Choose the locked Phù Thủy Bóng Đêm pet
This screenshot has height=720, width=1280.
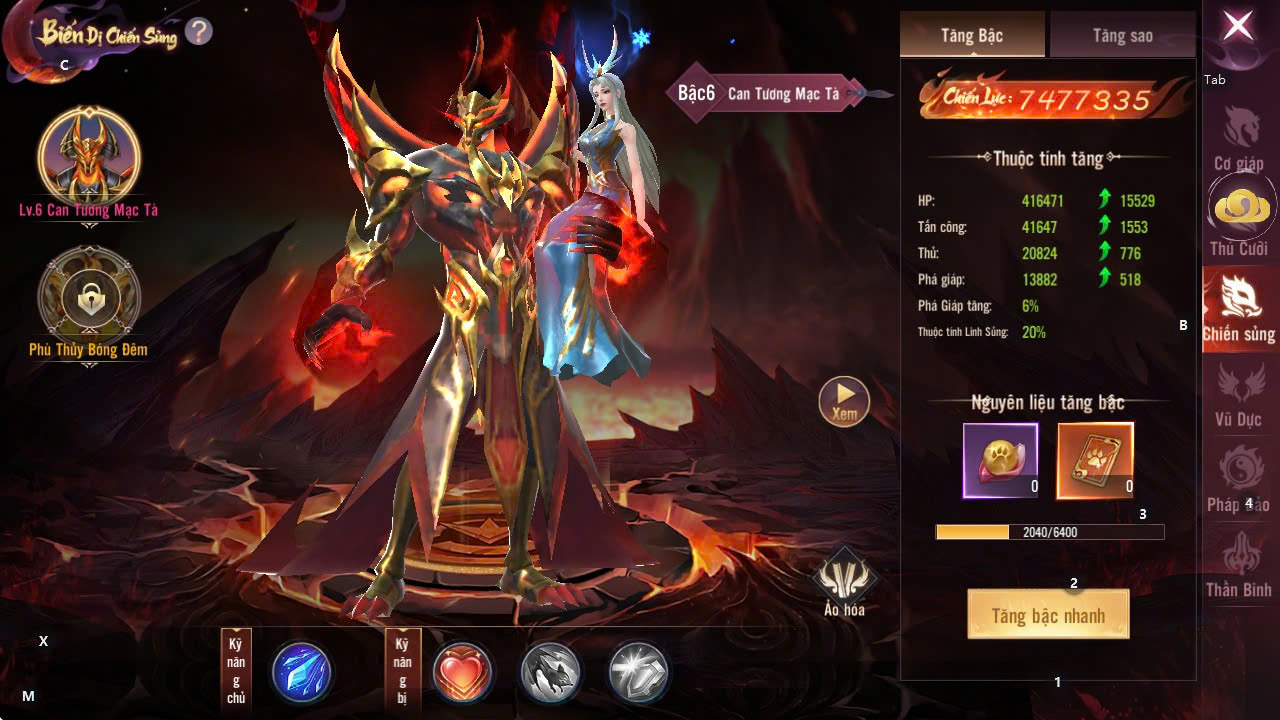pos(89,297)
